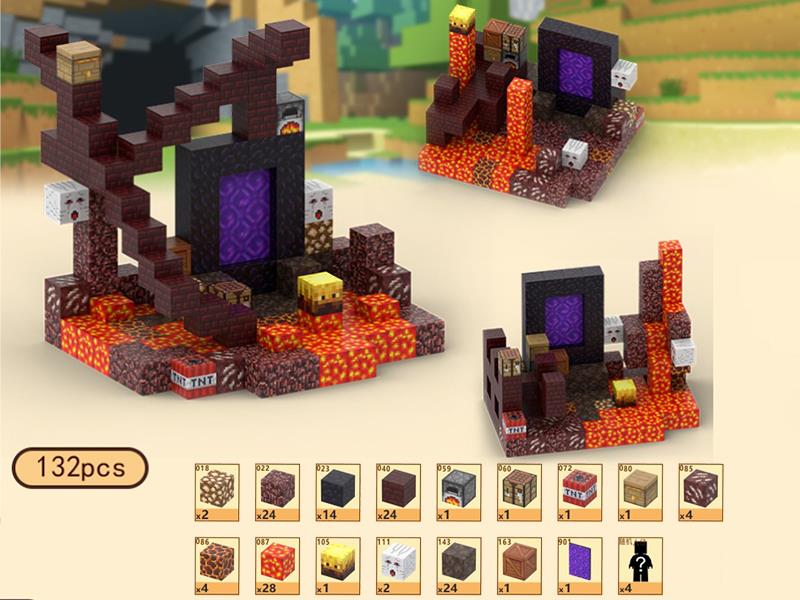
Task: Pick the yellow blaze head block tile
Action: click(x=336, y=564)
